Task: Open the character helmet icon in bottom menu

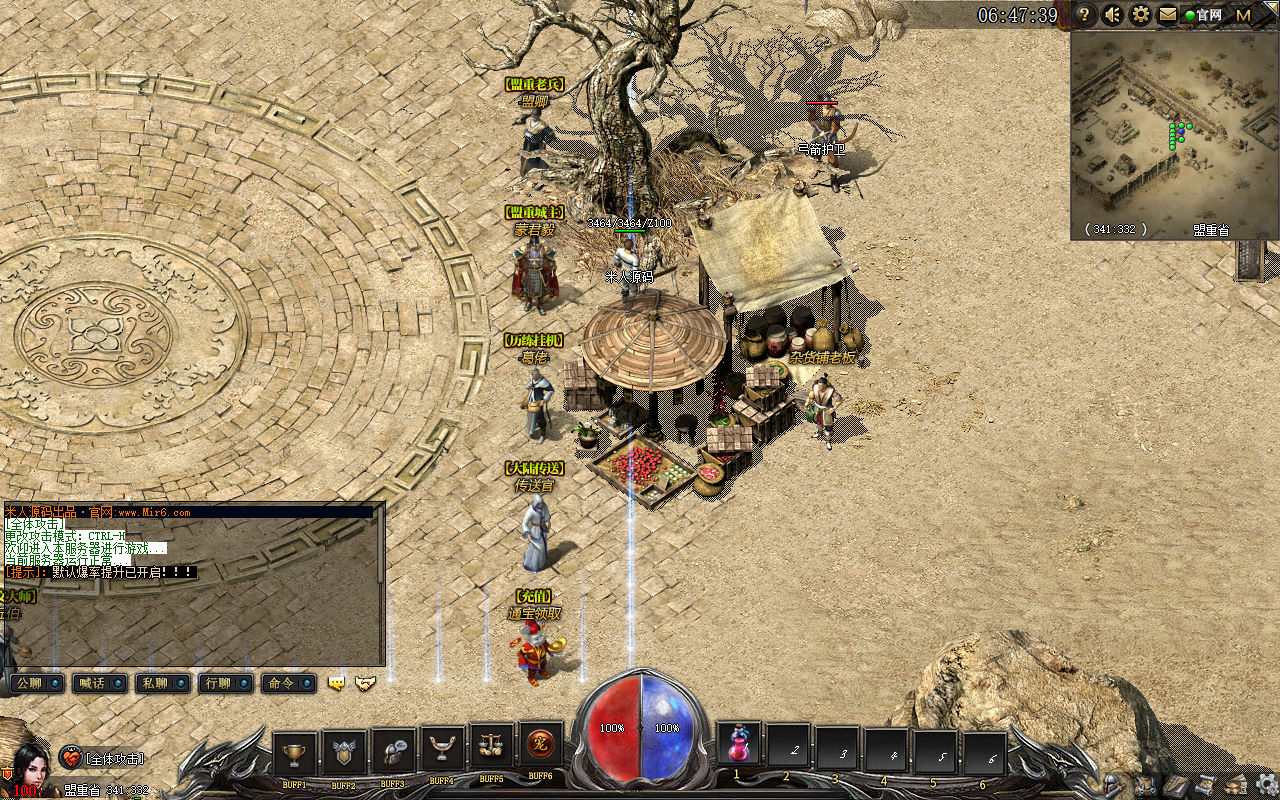Action: [1111, 784]
